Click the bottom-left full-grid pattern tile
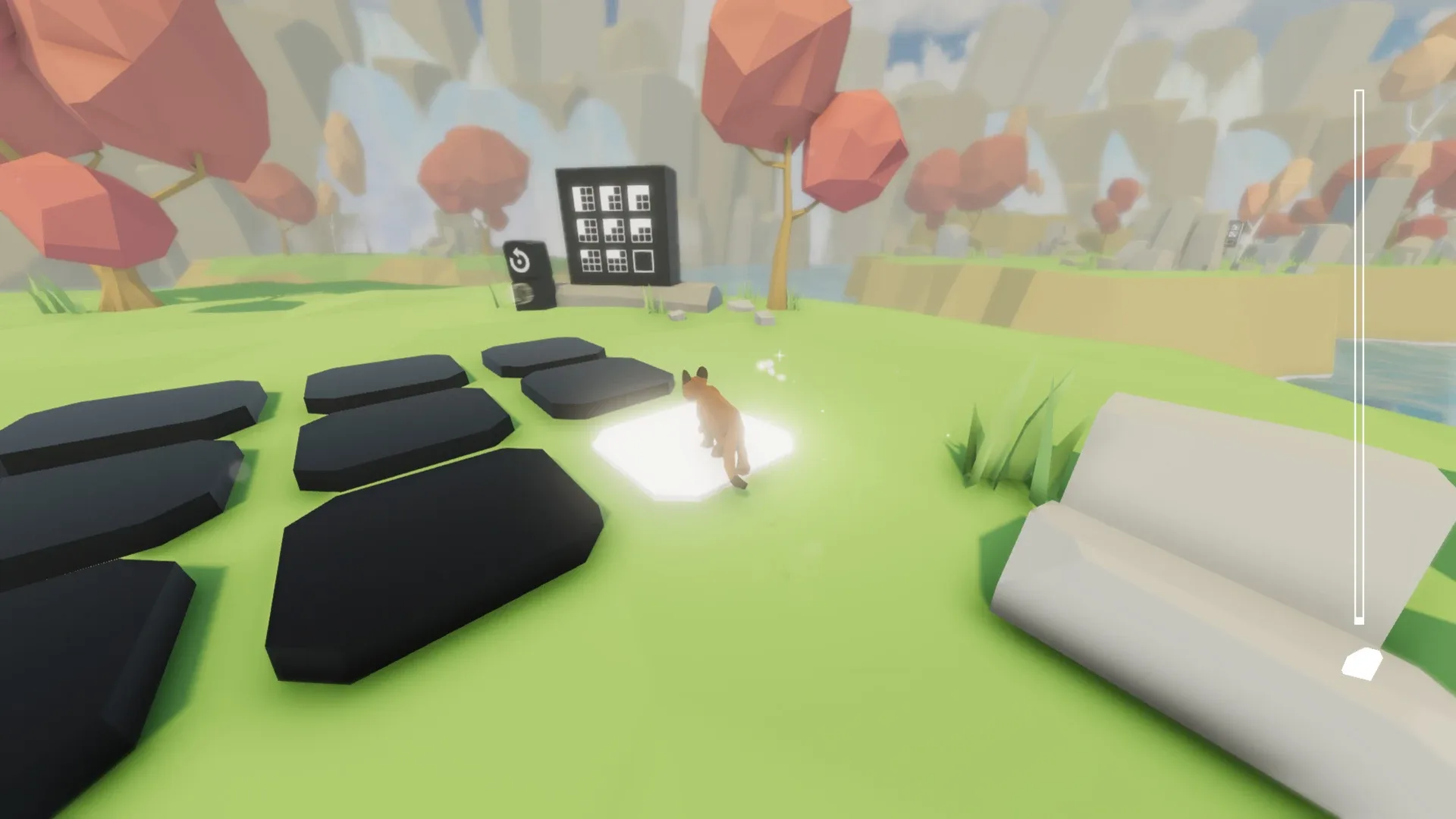Screen dimensions: 1456x819 (x=591, y=261)
